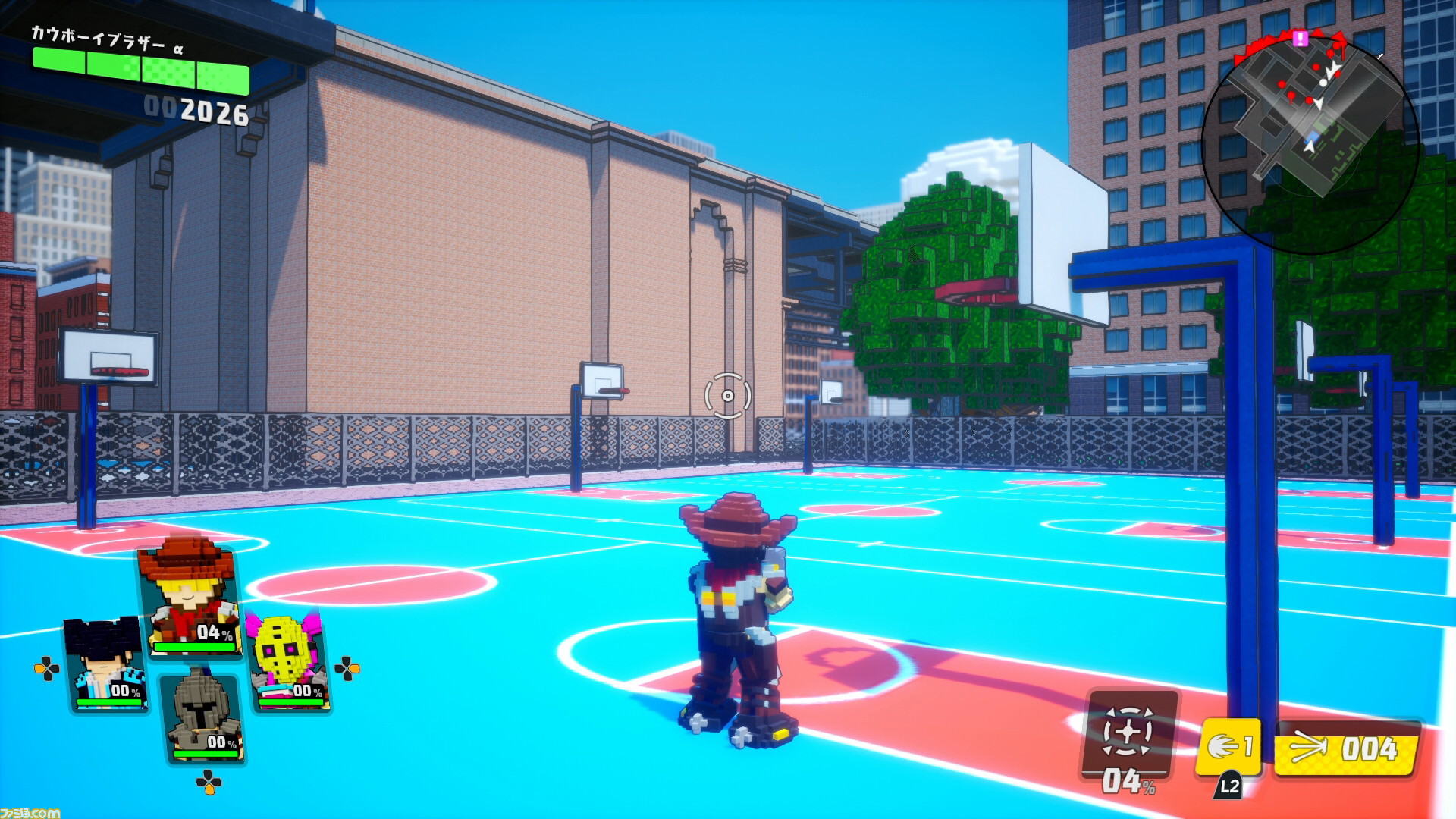Screen dimensions: 1456x819
Task: Click the circular minimap
Action: point(1310,144)
